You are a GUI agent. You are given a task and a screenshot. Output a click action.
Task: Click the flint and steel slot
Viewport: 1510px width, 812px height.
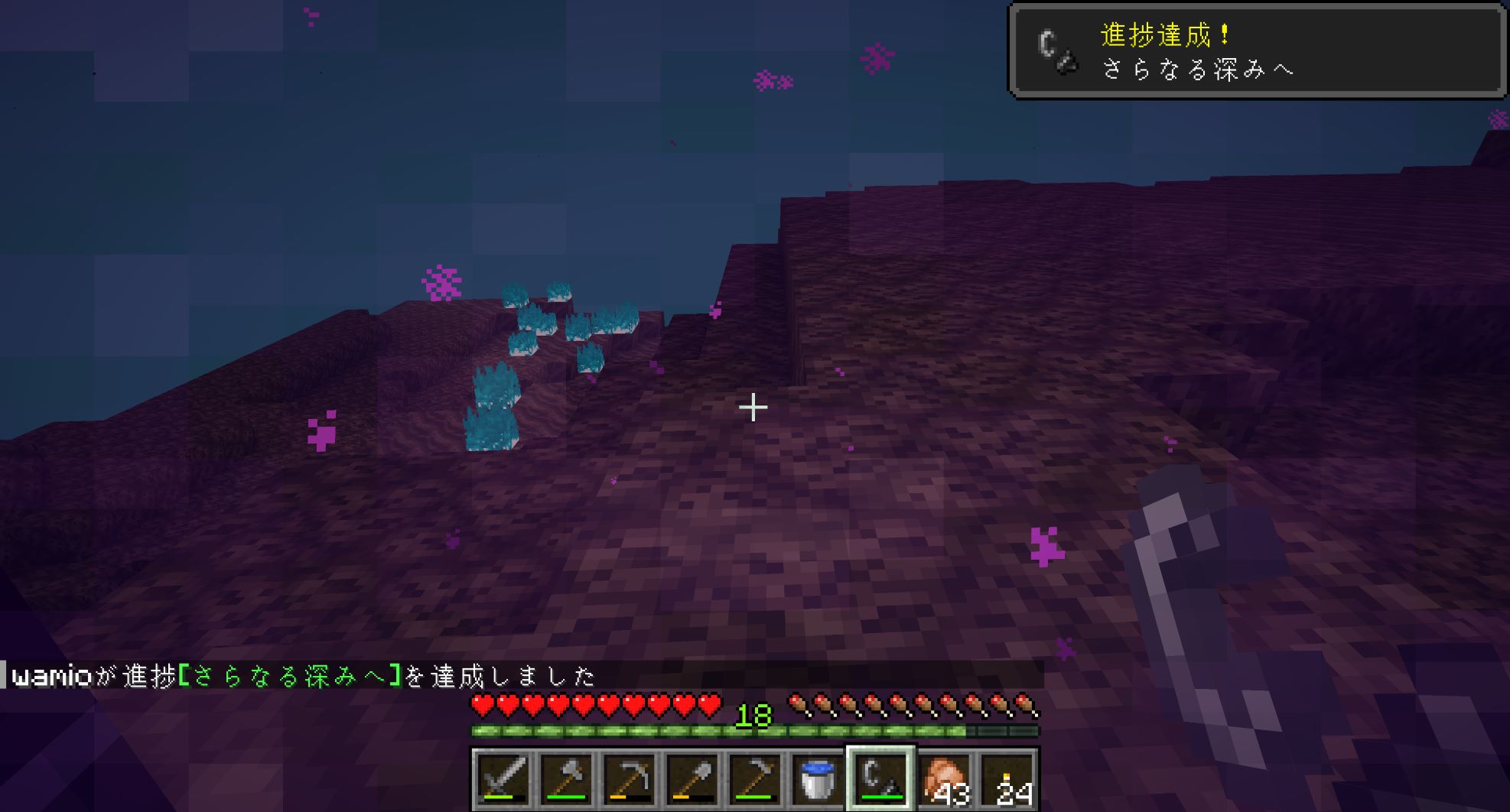click(x=880, y=779)
